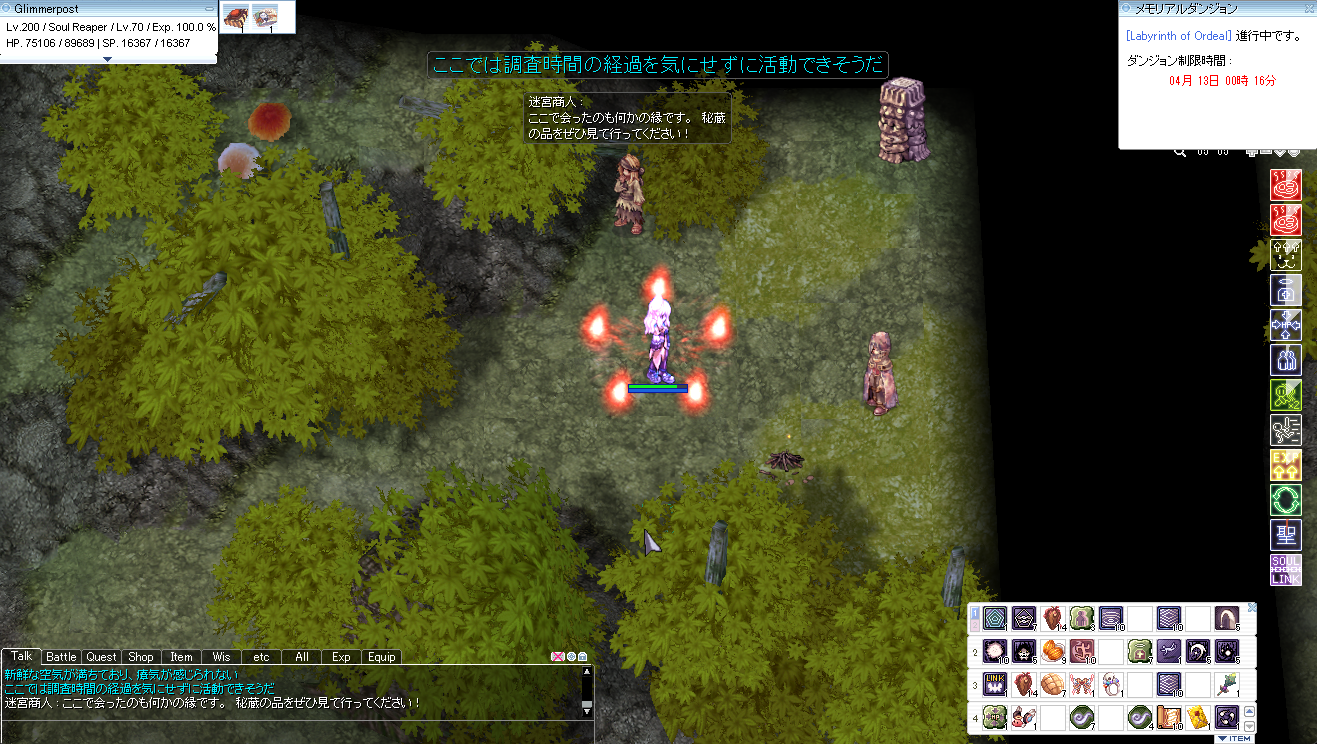
Task: Select the melon bread item slot
Action: pyautogui.click(x=1053, y=685)
